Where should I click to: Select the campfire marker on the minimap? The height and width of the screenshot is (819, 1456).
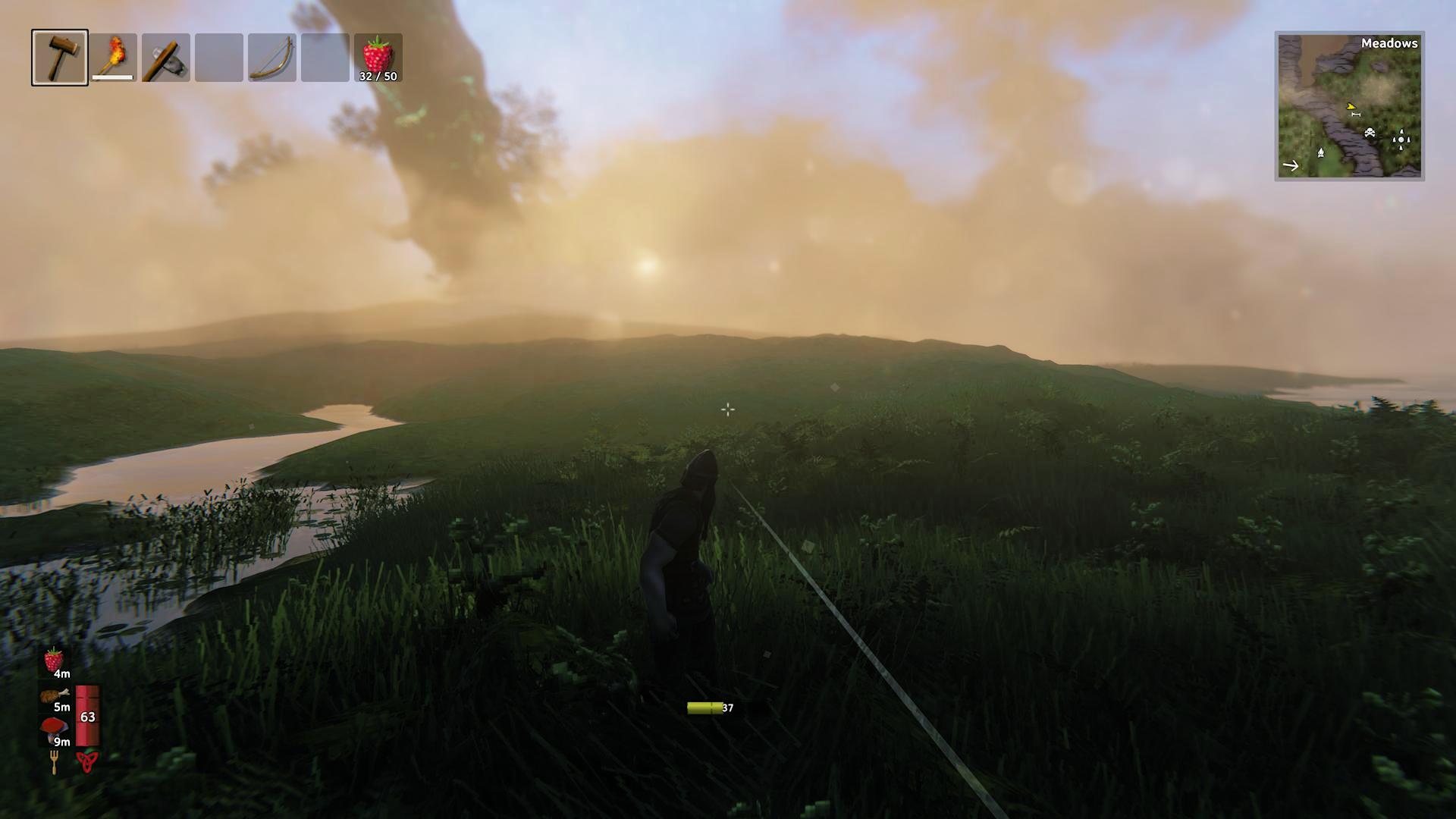tap(1320, 152)
